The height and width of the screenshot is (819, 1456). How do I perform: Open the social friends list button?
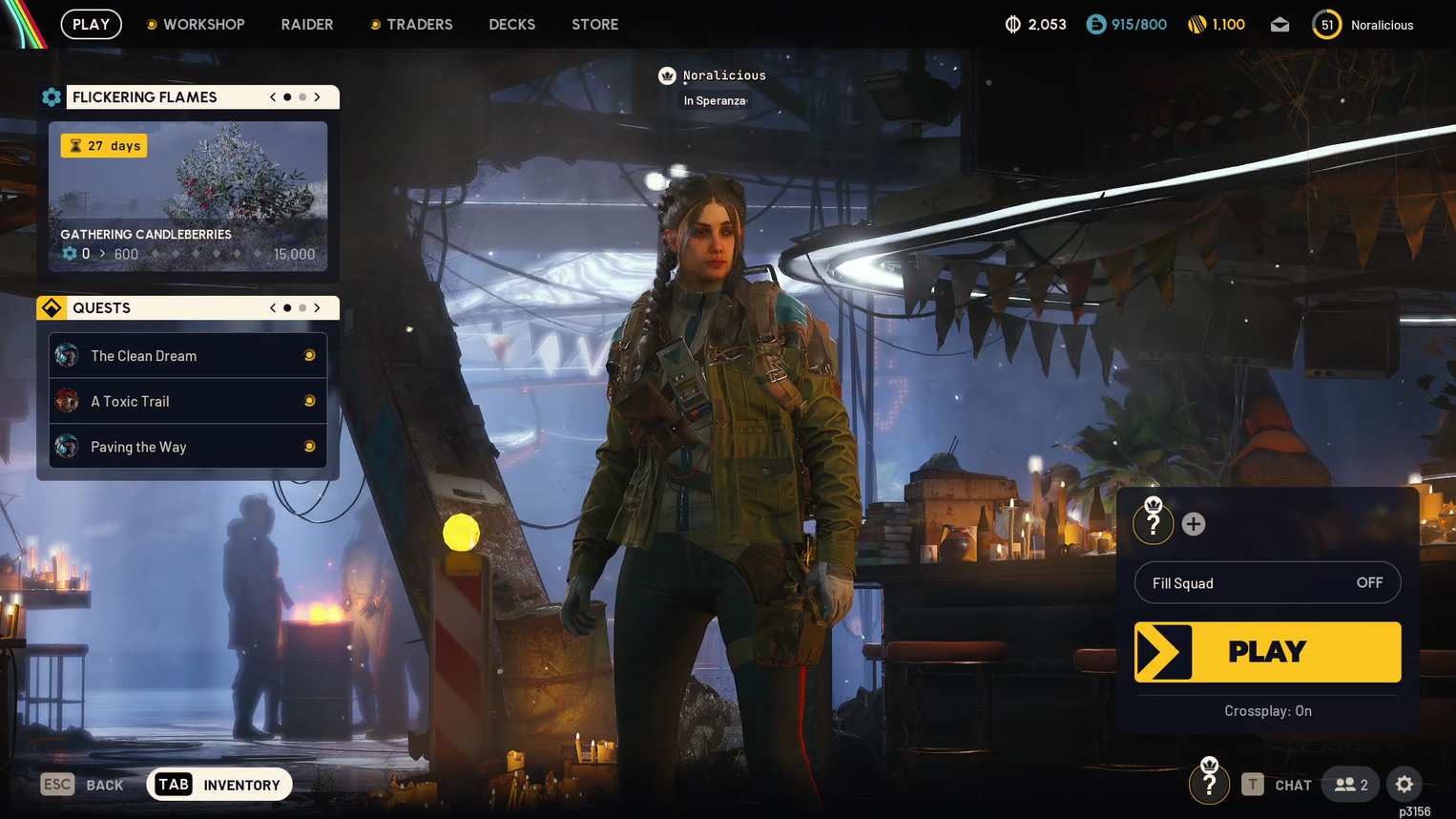1351,785
